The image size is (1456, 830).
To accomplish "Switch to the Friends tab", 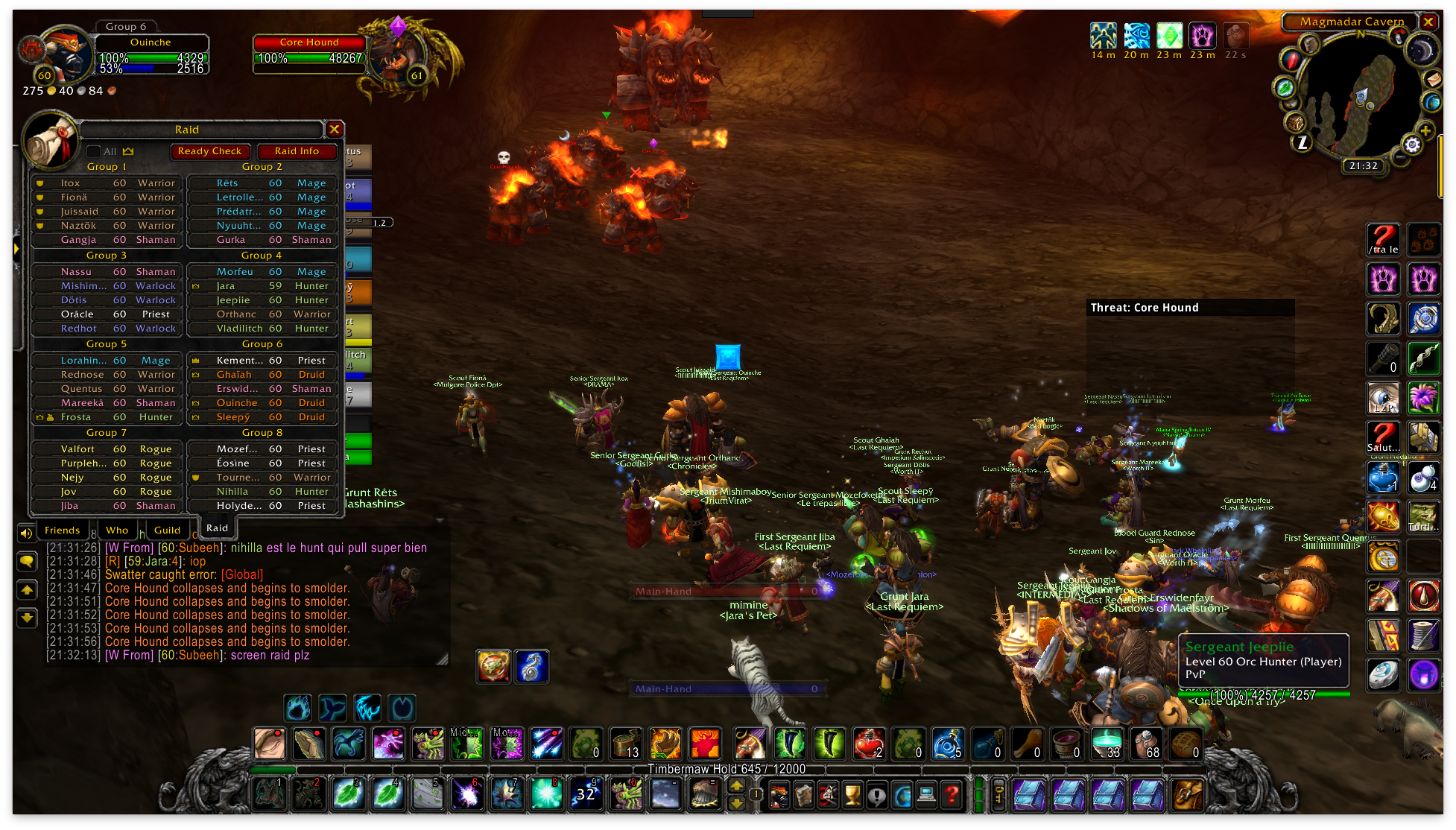I will tap(62, 530).
